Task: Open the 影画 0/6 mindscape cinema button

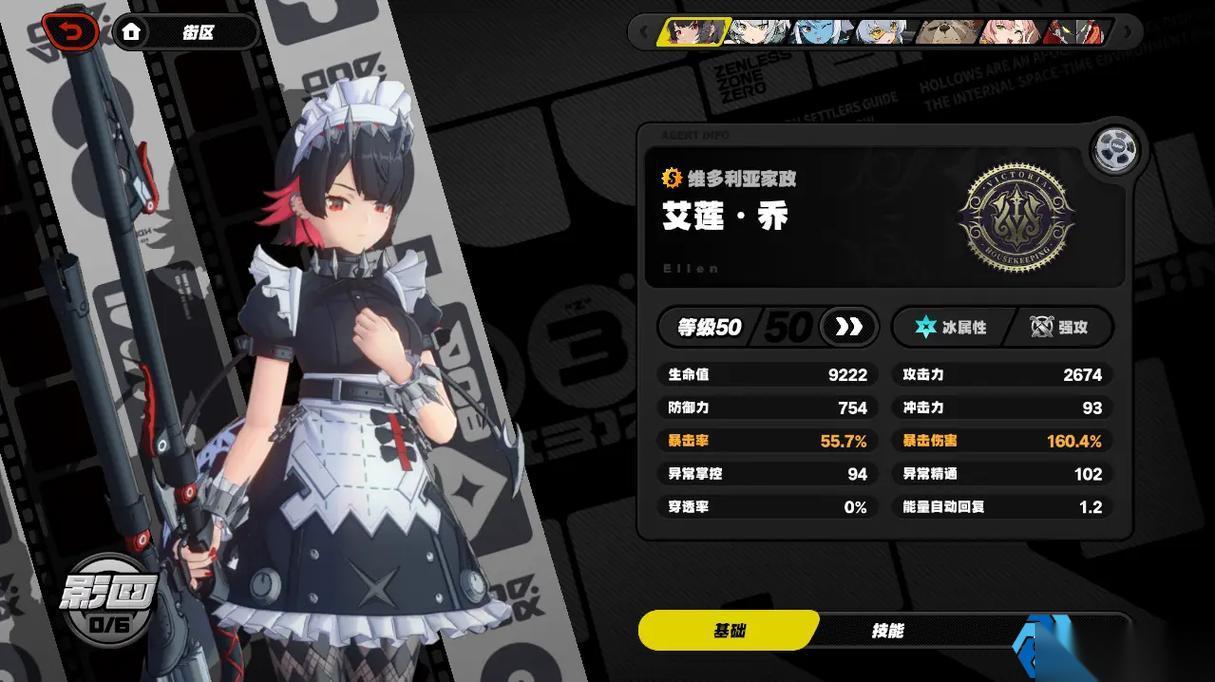Action: click(x=108, y=602)
